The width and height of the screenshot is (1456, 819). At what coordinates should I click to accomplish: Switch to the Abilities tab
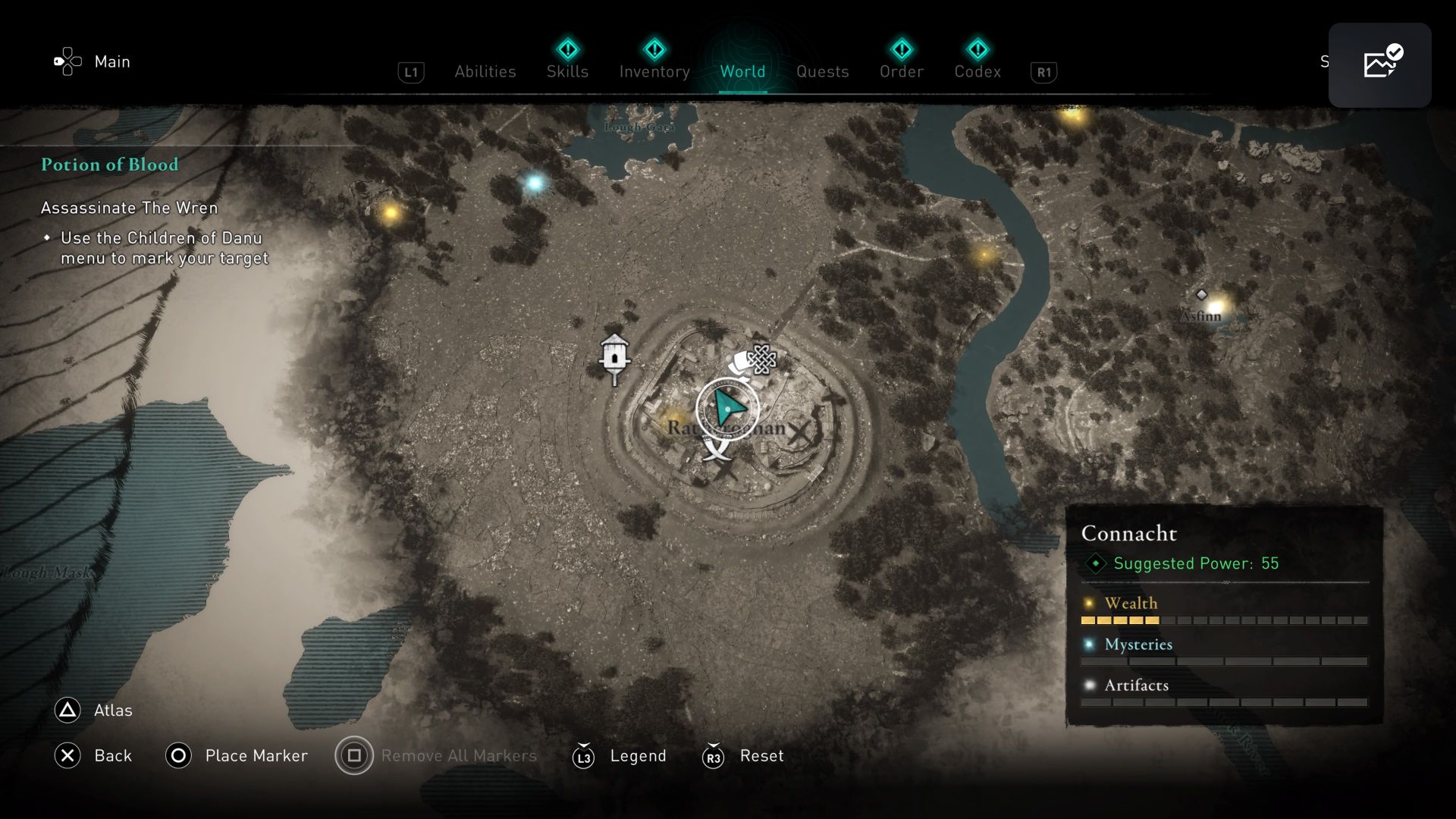click(x=486, y=71)
